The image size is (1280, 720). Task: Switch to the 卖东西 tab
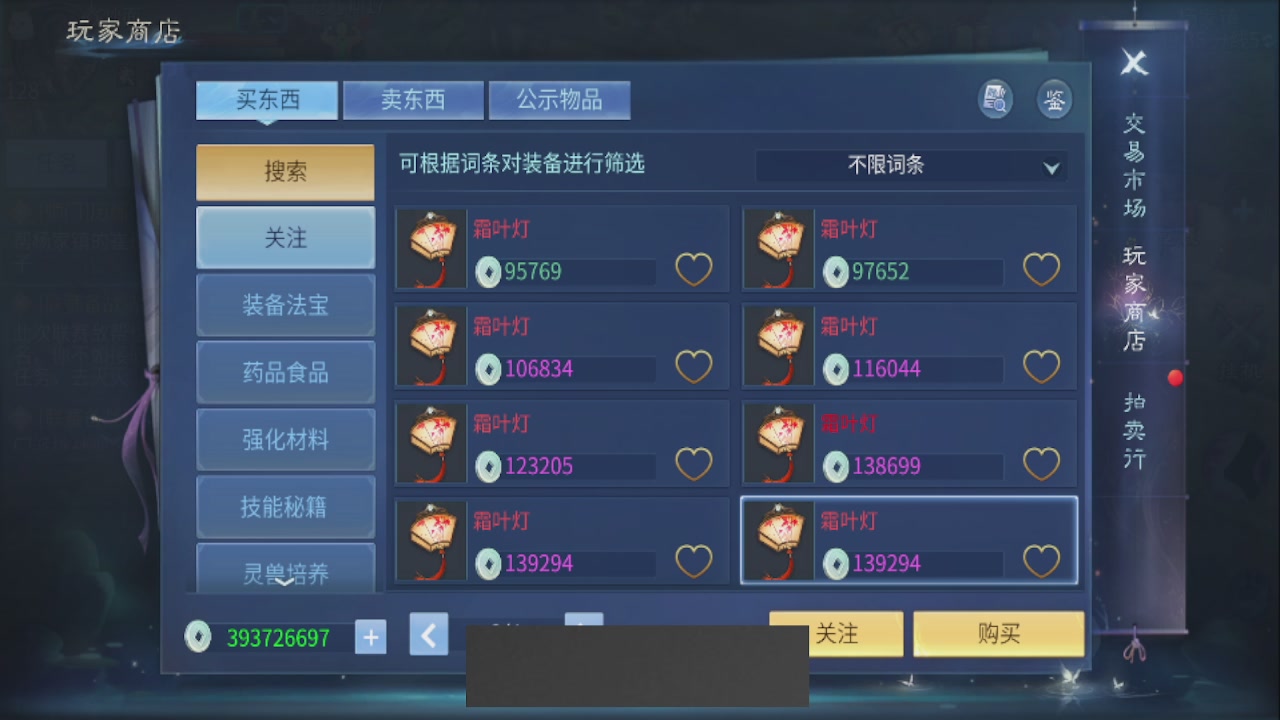(x=413, y=99)
